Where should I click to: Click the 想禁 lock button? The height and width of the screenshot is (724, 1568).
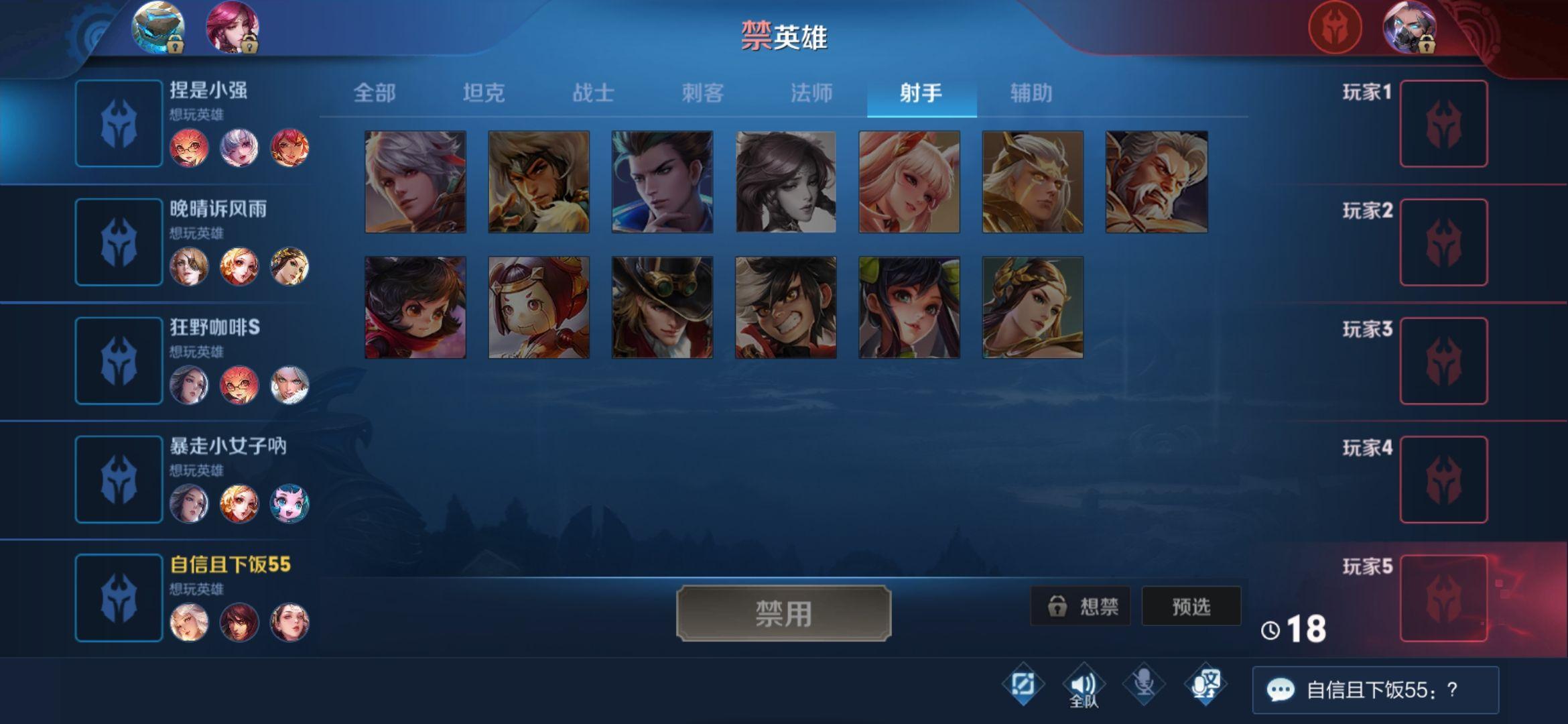[1080, 607]
